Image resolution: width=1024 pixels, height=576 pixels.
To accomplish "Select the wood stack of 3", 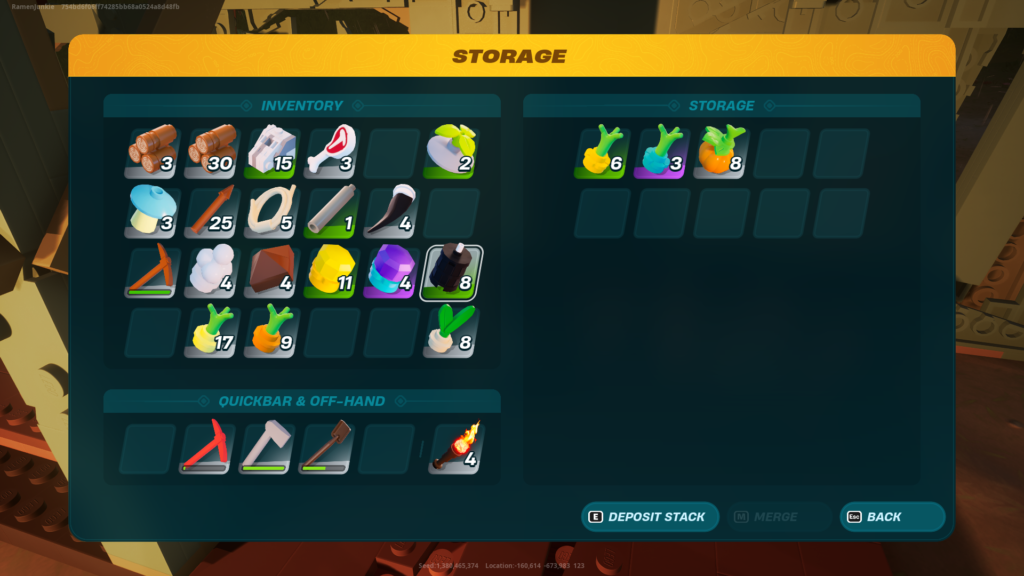I will (x=153, y=151).
